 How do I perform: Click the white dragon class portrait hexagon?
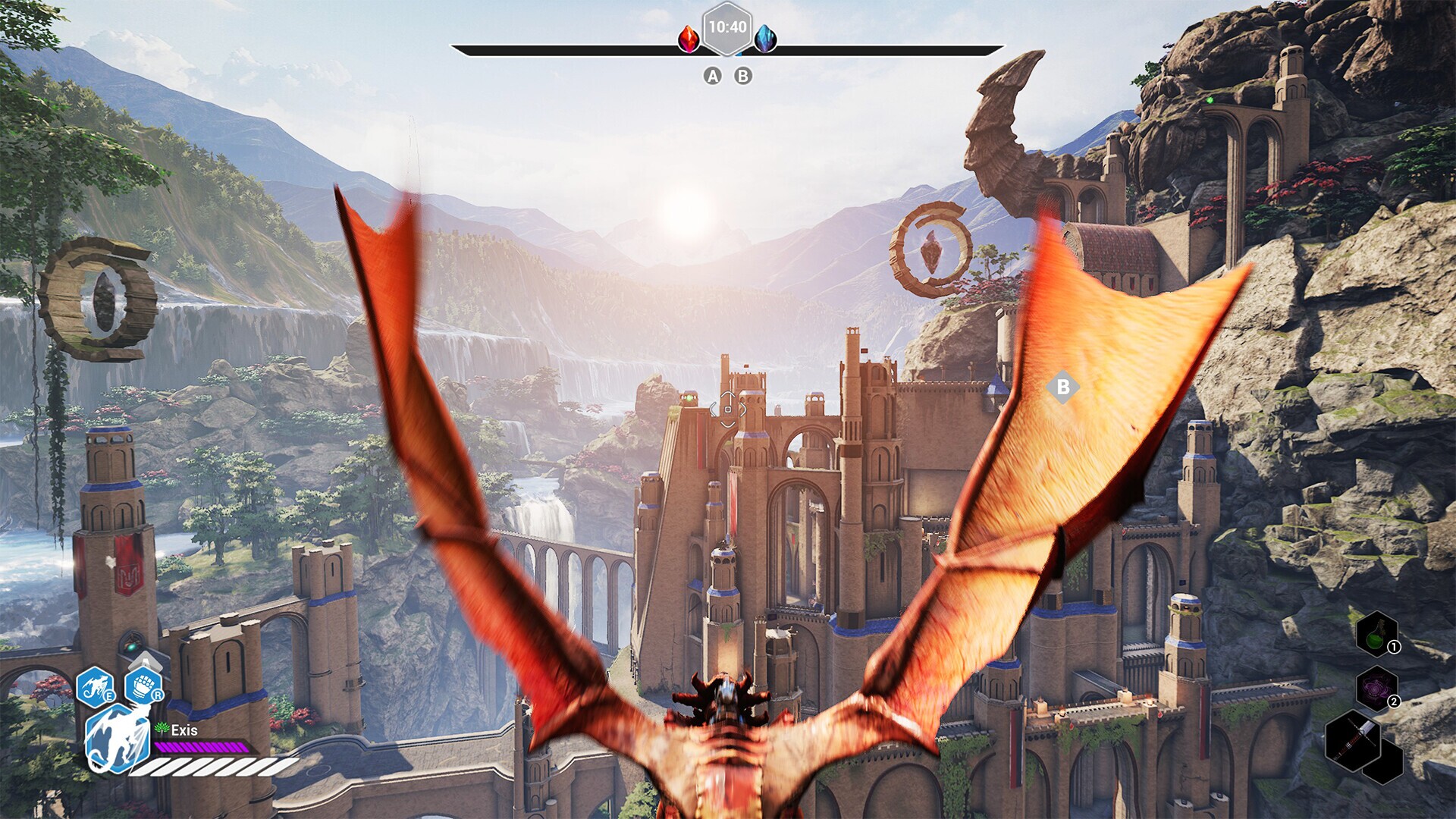tap(116, 734)
